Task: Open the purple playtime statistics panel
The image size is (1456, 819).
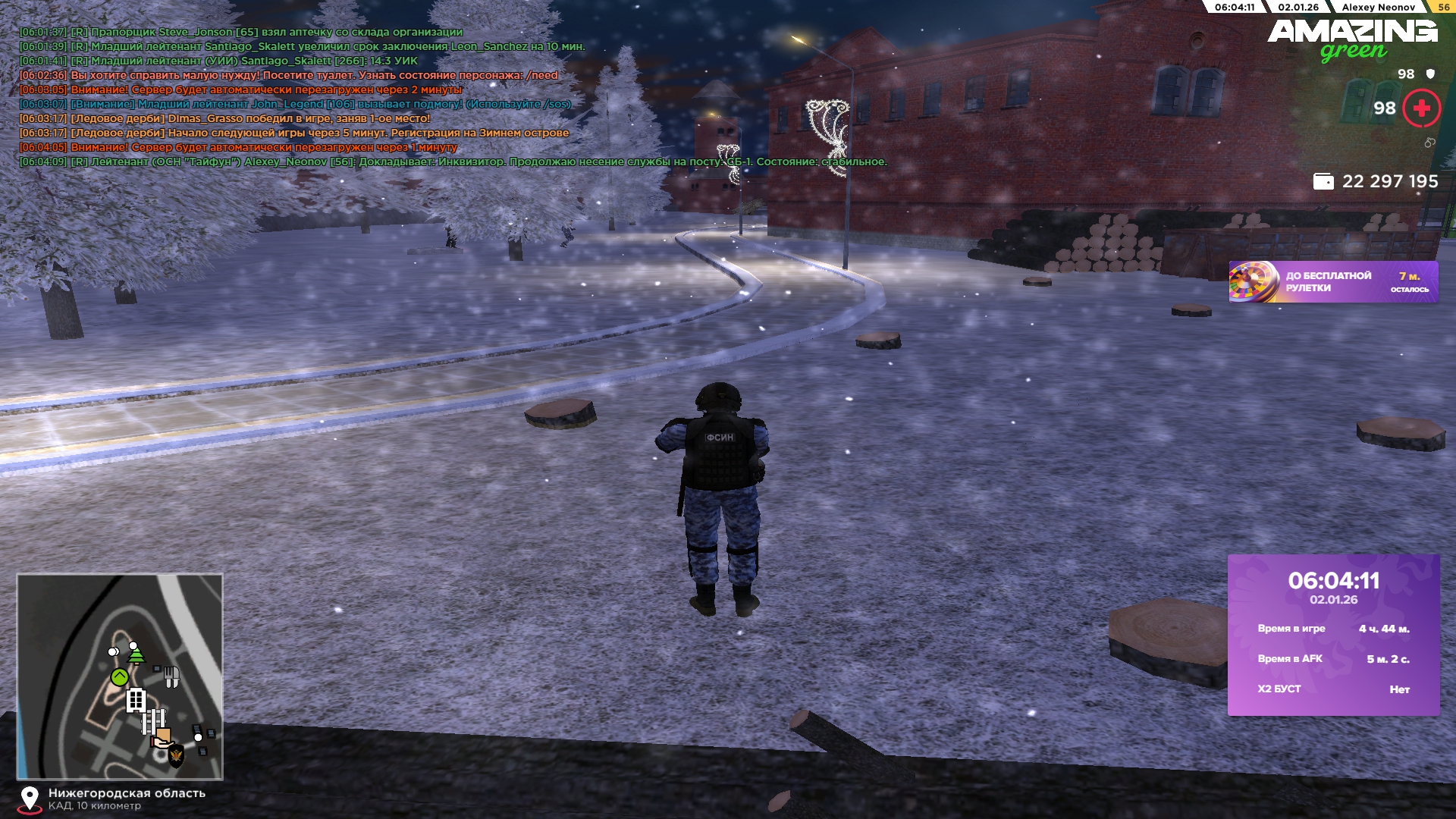Action: [1333, 635]
